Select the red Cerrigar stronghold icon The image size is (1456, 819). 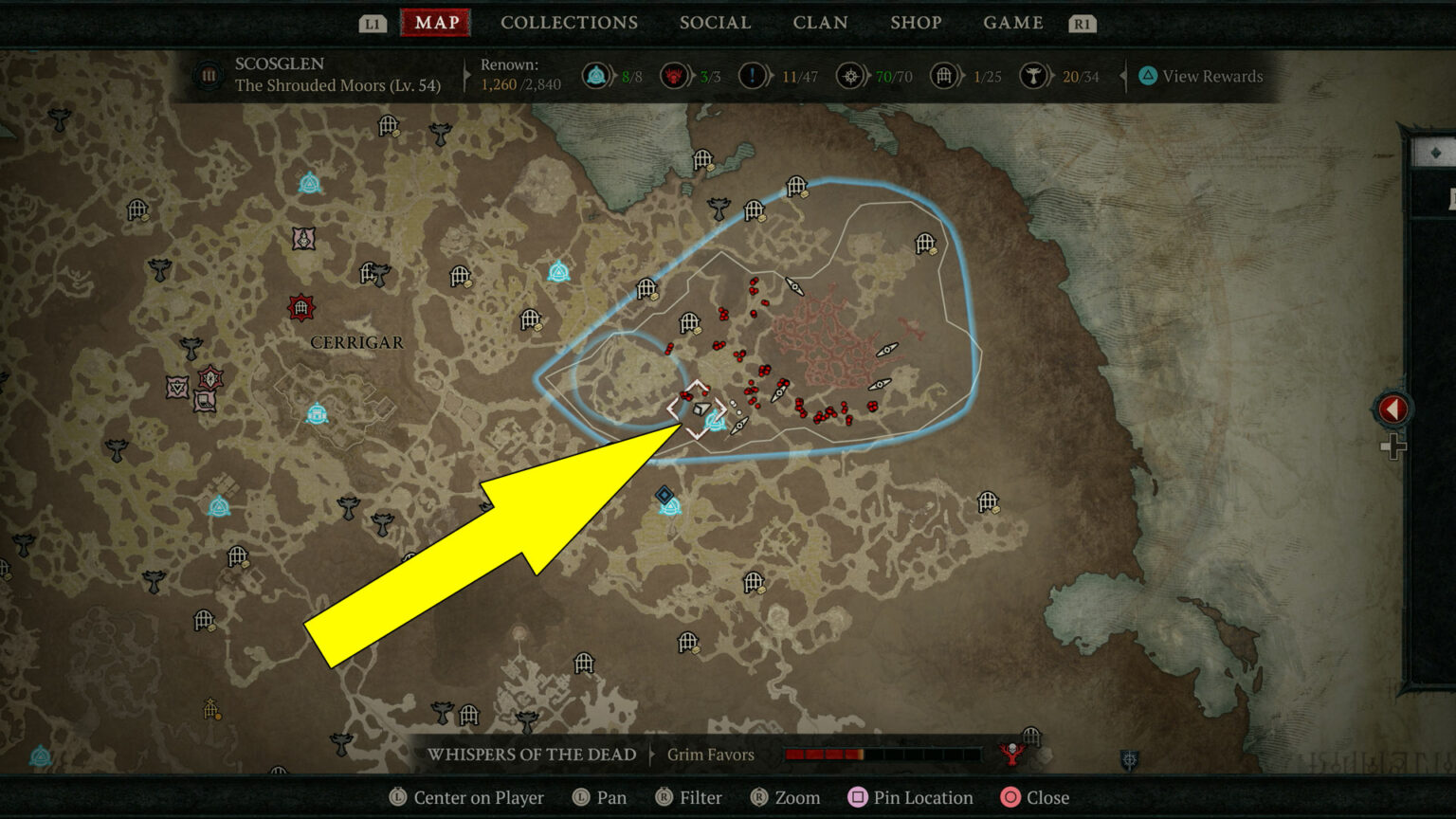pyautogui.click(x=300, y=305)
